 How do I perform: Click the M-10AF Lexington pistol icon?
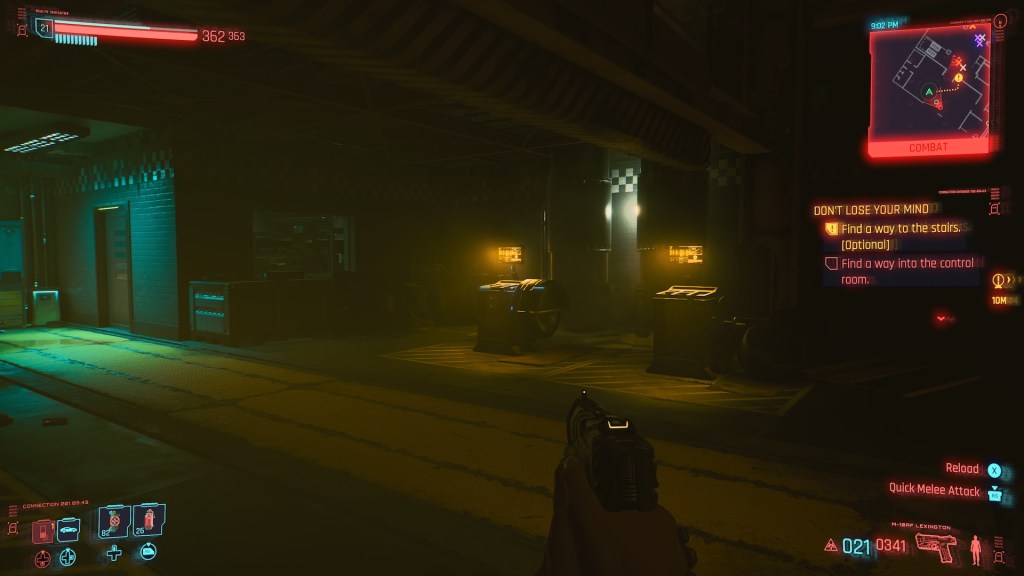[935, 546]
